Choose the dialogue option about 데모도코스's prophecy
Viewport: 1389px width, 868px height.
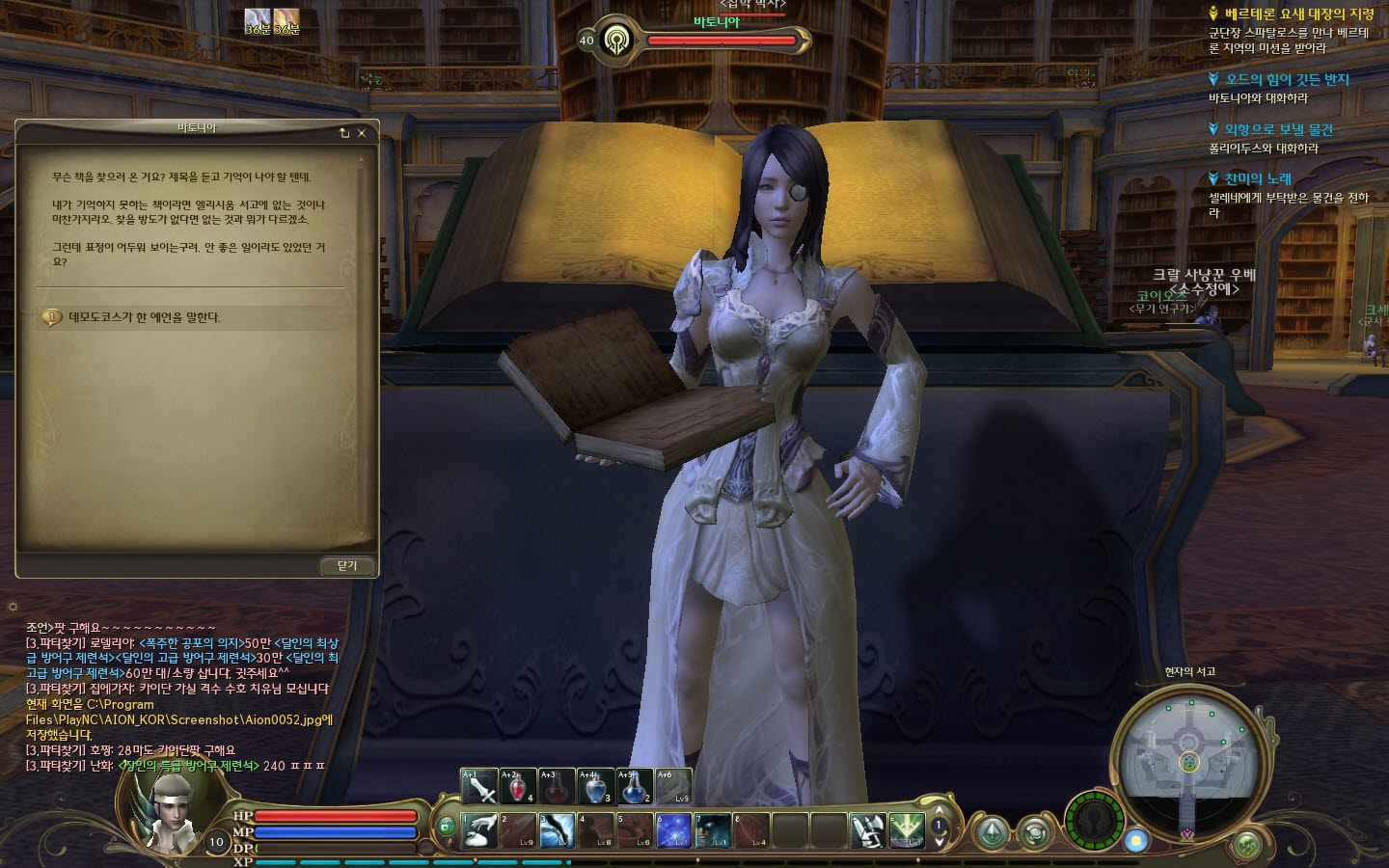pos(145,317)
